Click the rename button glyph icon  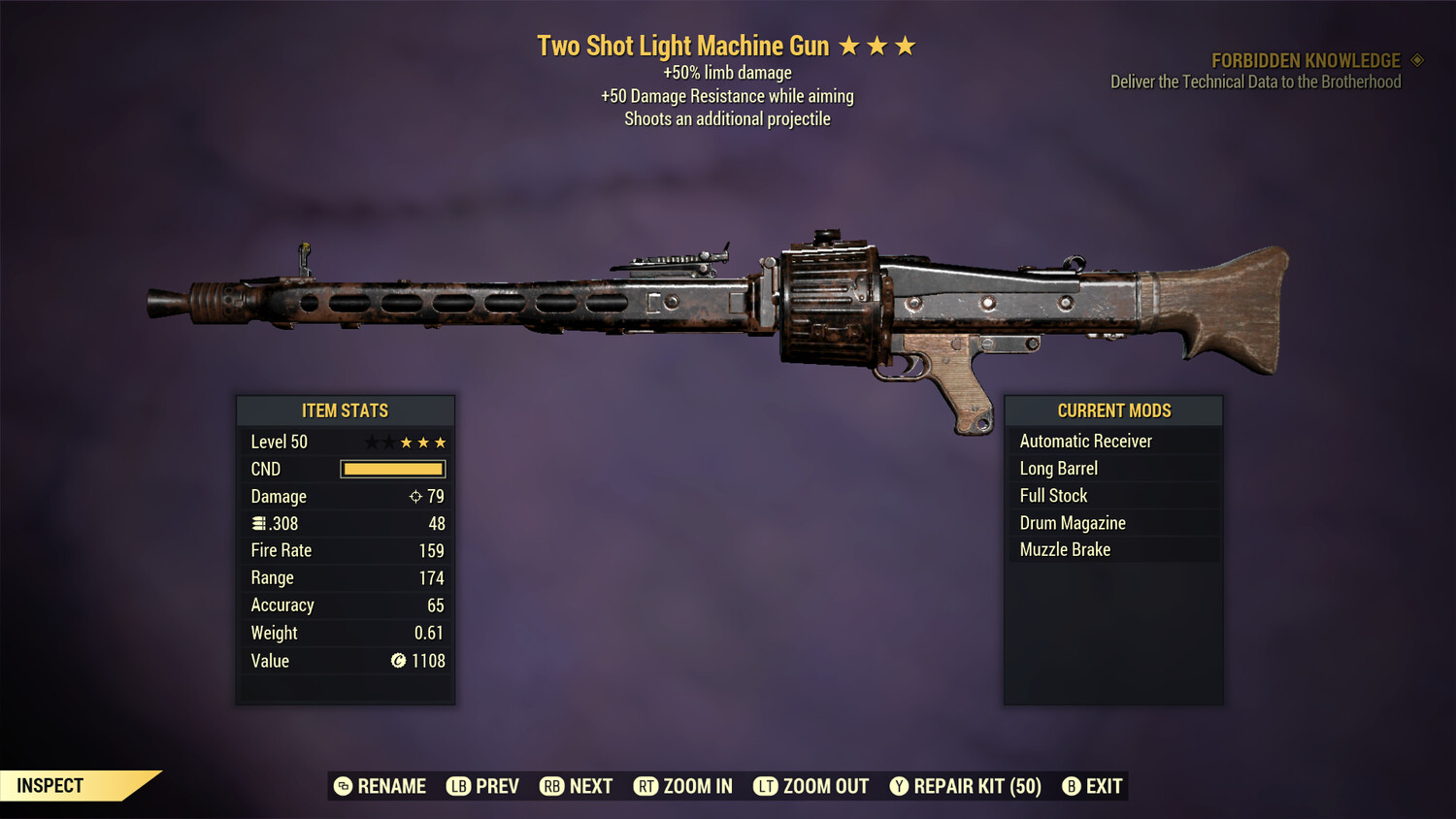(341, 786)
